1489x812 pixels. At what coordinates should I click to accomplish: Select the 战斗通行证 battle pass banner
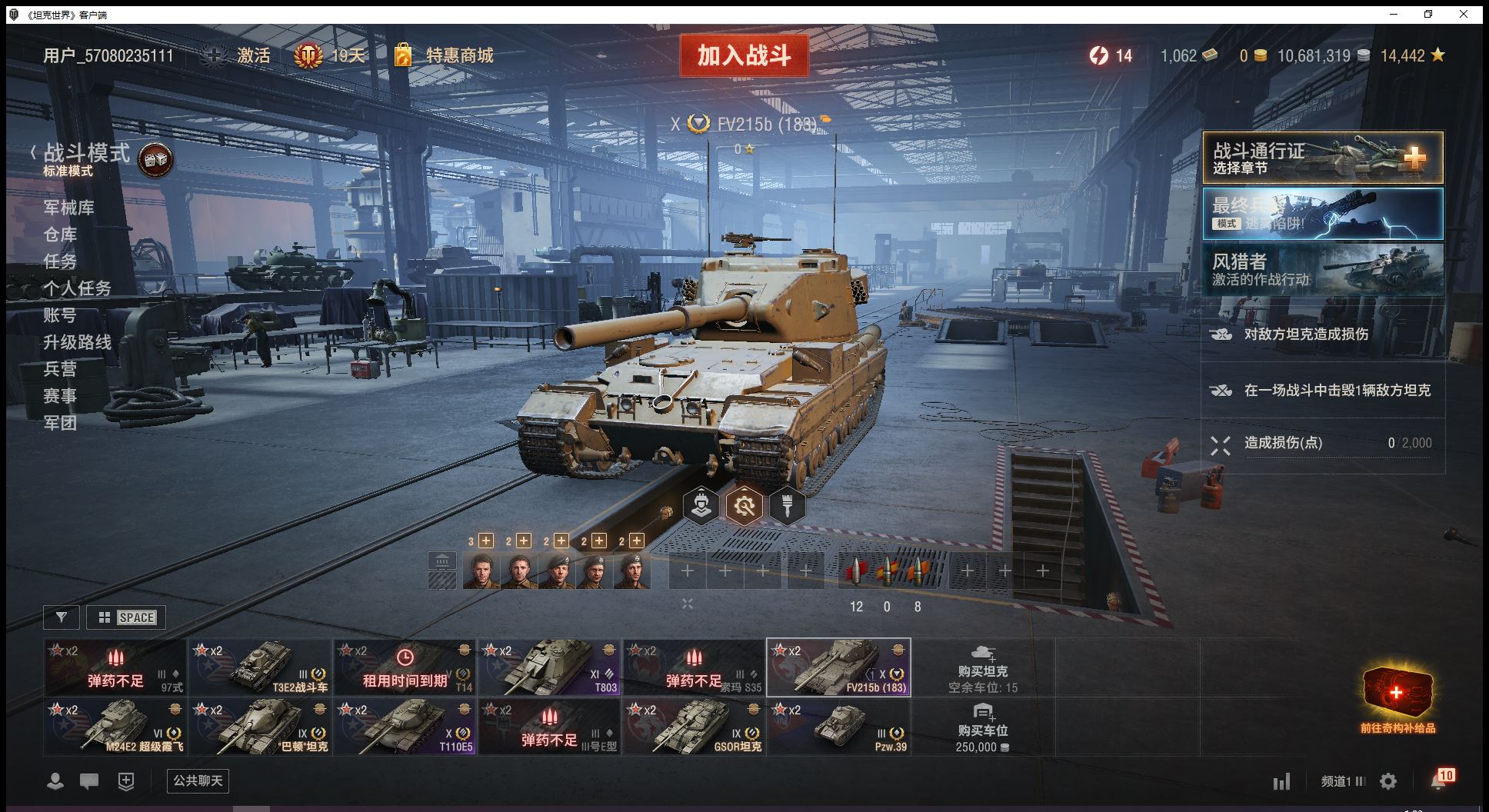tap(1322, 158)
